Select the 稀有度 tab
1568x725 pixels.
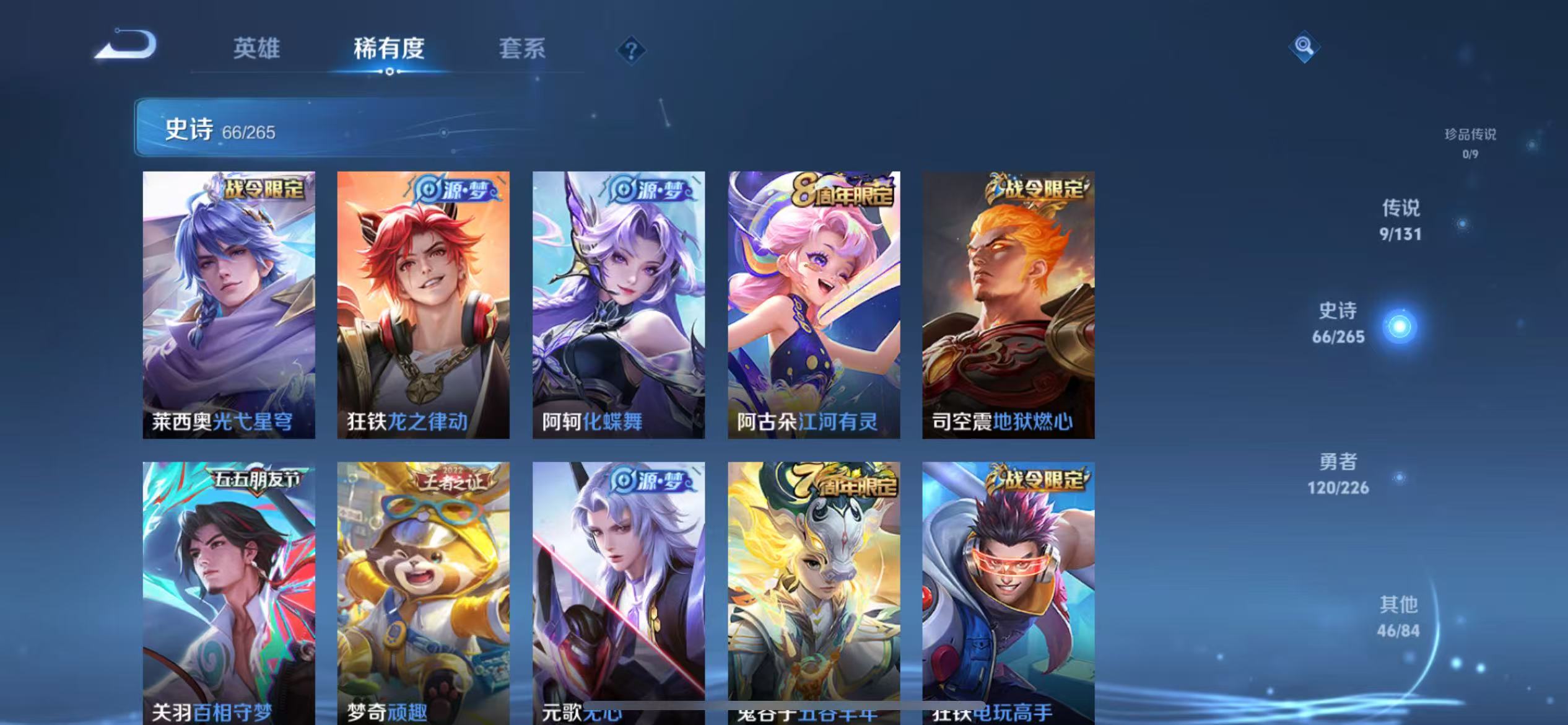pyautogui.click(x=390, y=48)
